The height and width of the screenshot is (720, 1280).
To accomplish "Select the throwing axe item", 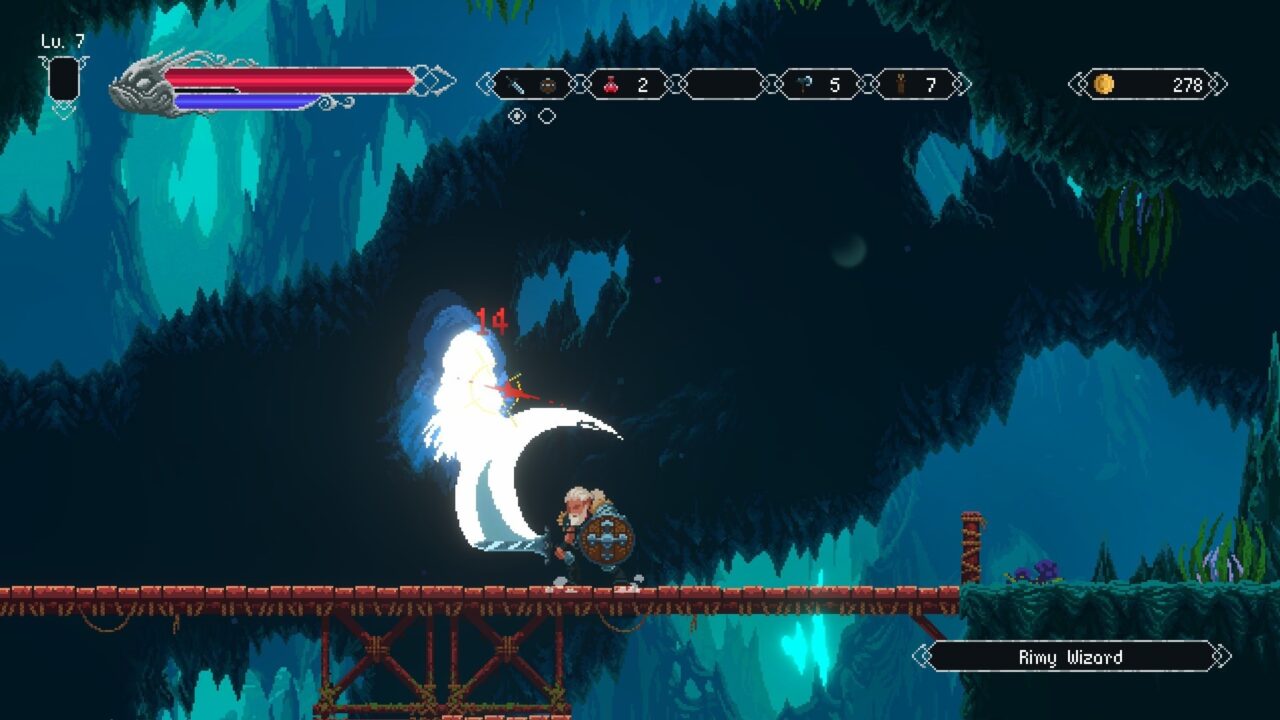I will coord(804,84).
